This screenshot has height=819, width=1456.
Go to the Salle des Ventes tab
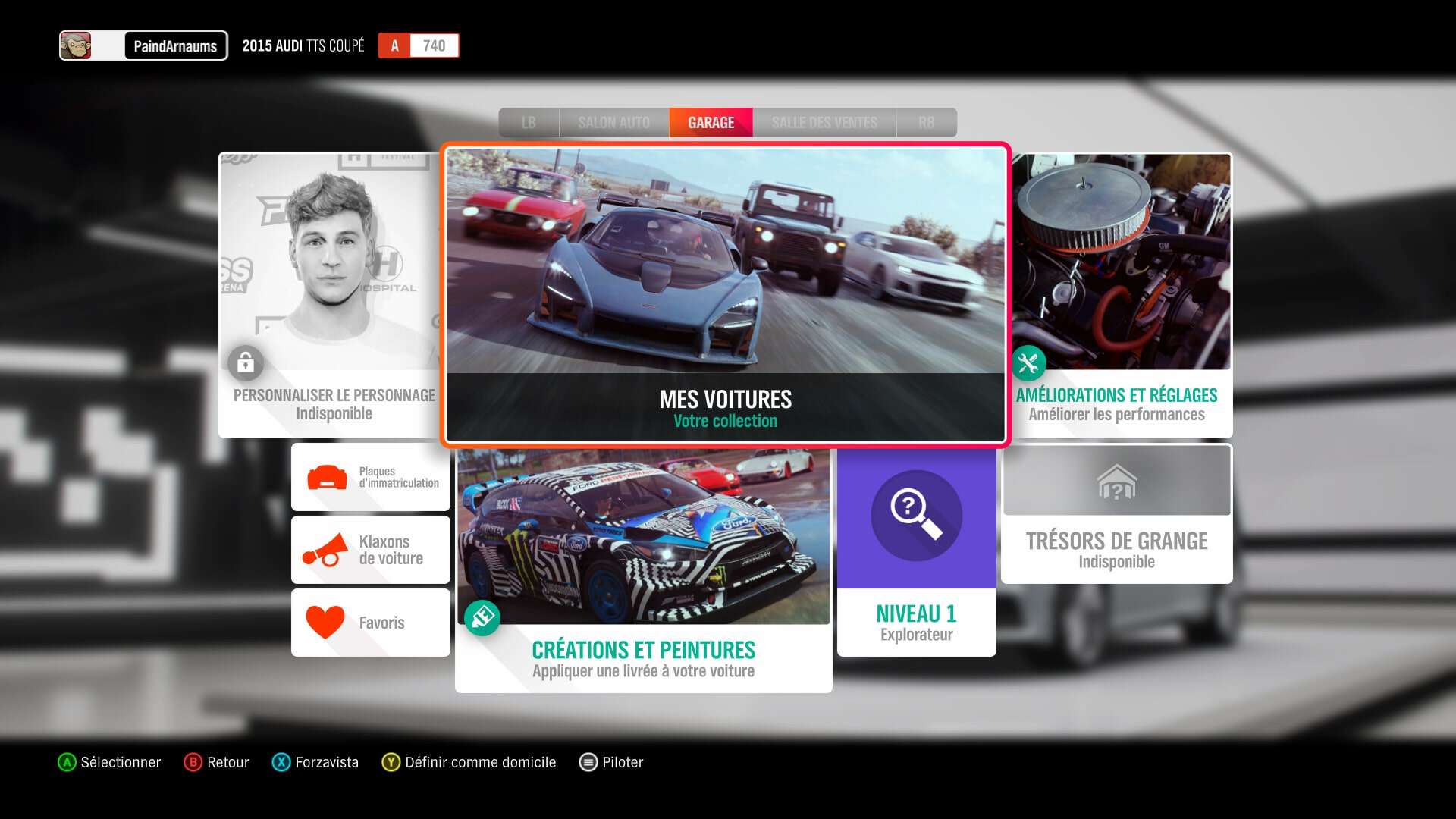[824, 123]
